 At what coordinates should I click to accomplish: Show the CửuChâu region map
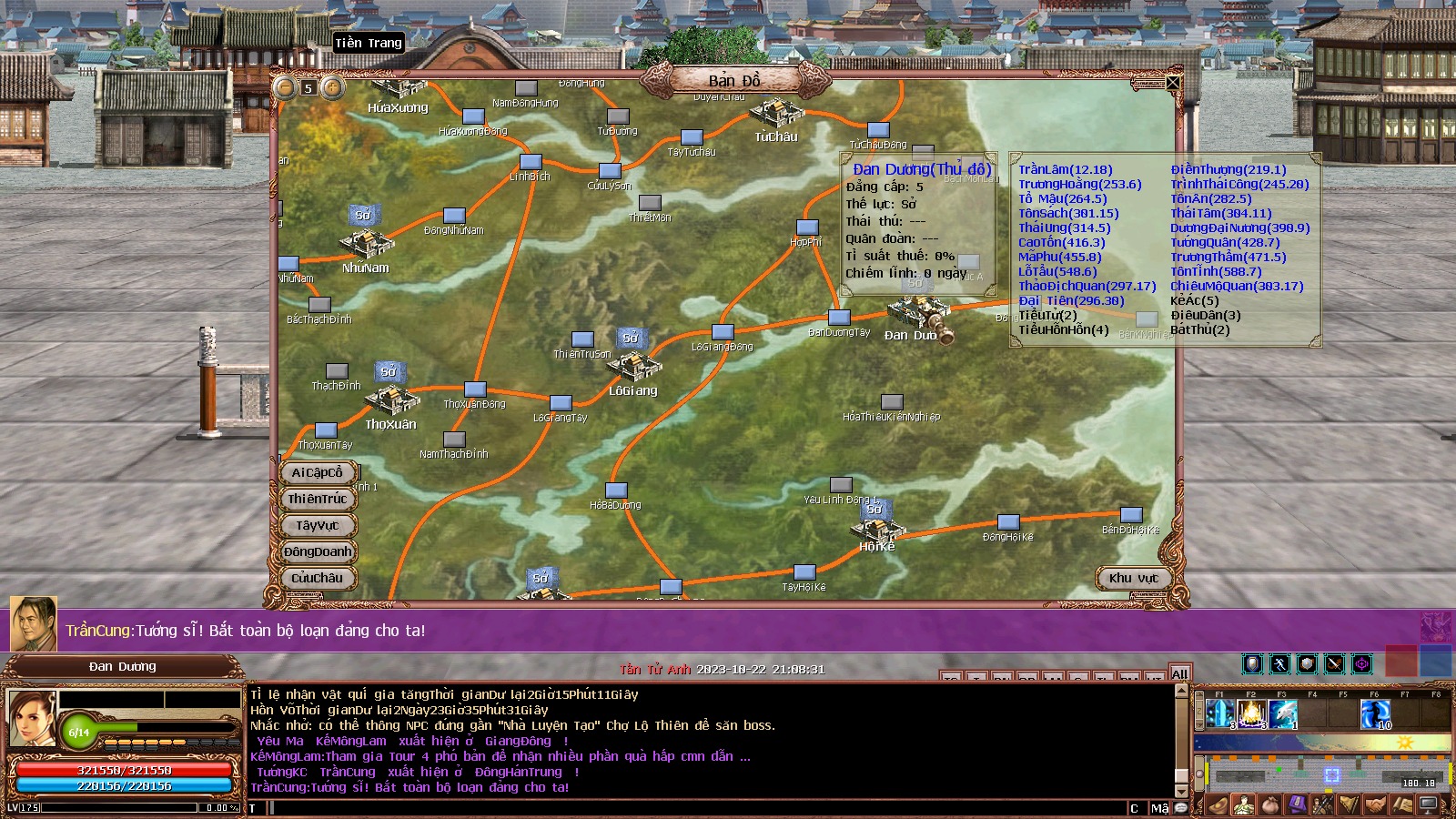pos(317,578)
